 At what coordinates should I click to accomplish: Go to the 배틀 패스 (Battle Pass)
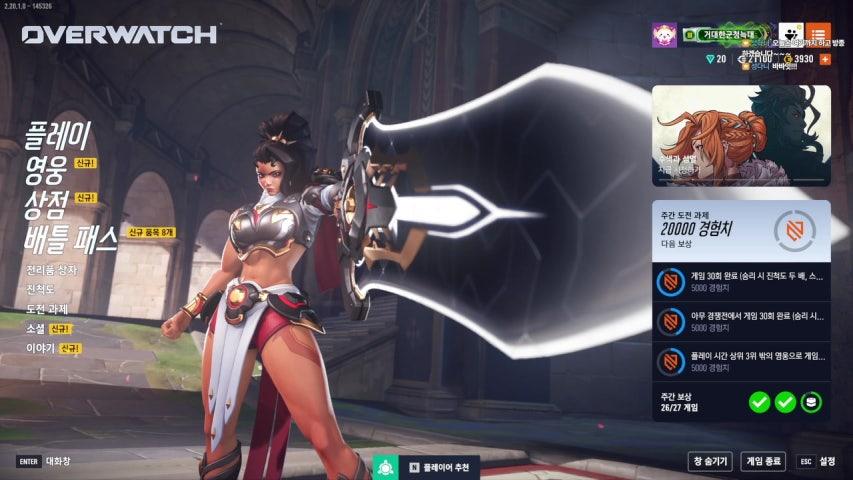[x=72, y=237]
